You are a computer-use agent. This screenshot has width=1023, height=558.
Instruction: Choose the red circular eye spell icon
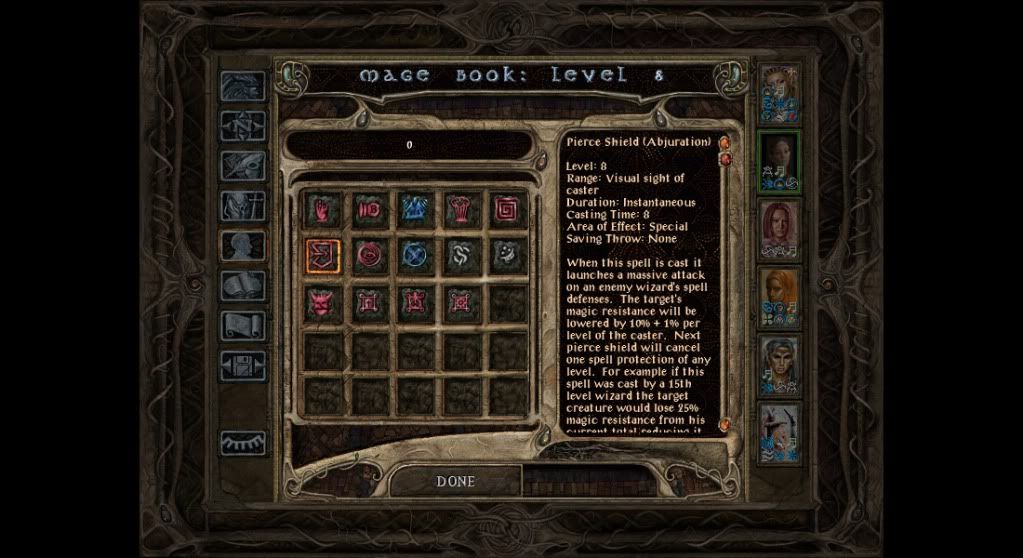tap(368, 255)
